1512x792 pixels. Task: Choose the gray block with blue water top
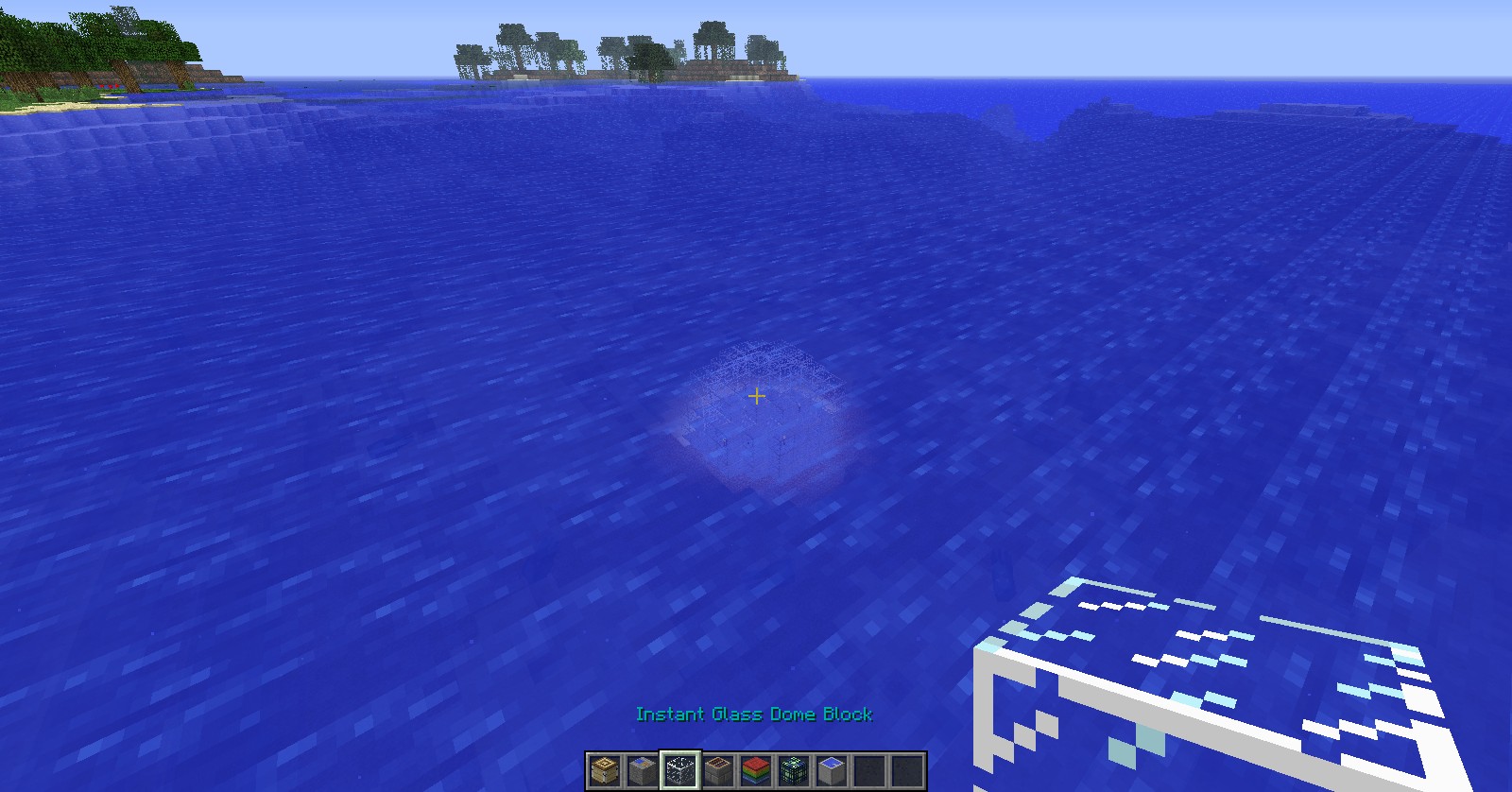pos(832,770)
